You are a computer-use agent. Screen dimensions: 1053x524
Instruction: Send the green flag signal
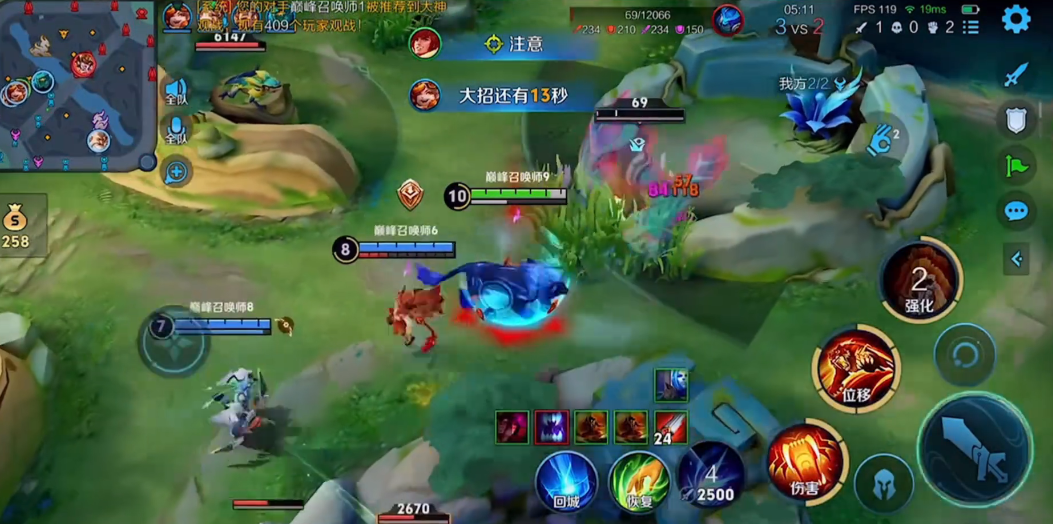point(1016,166)
